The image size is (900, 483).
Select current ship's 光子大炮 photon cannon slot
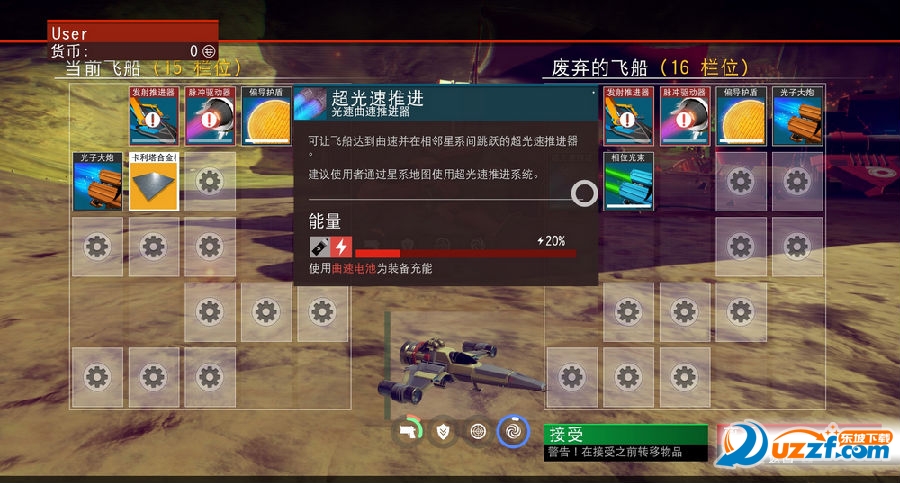click(x=97, y=181)
